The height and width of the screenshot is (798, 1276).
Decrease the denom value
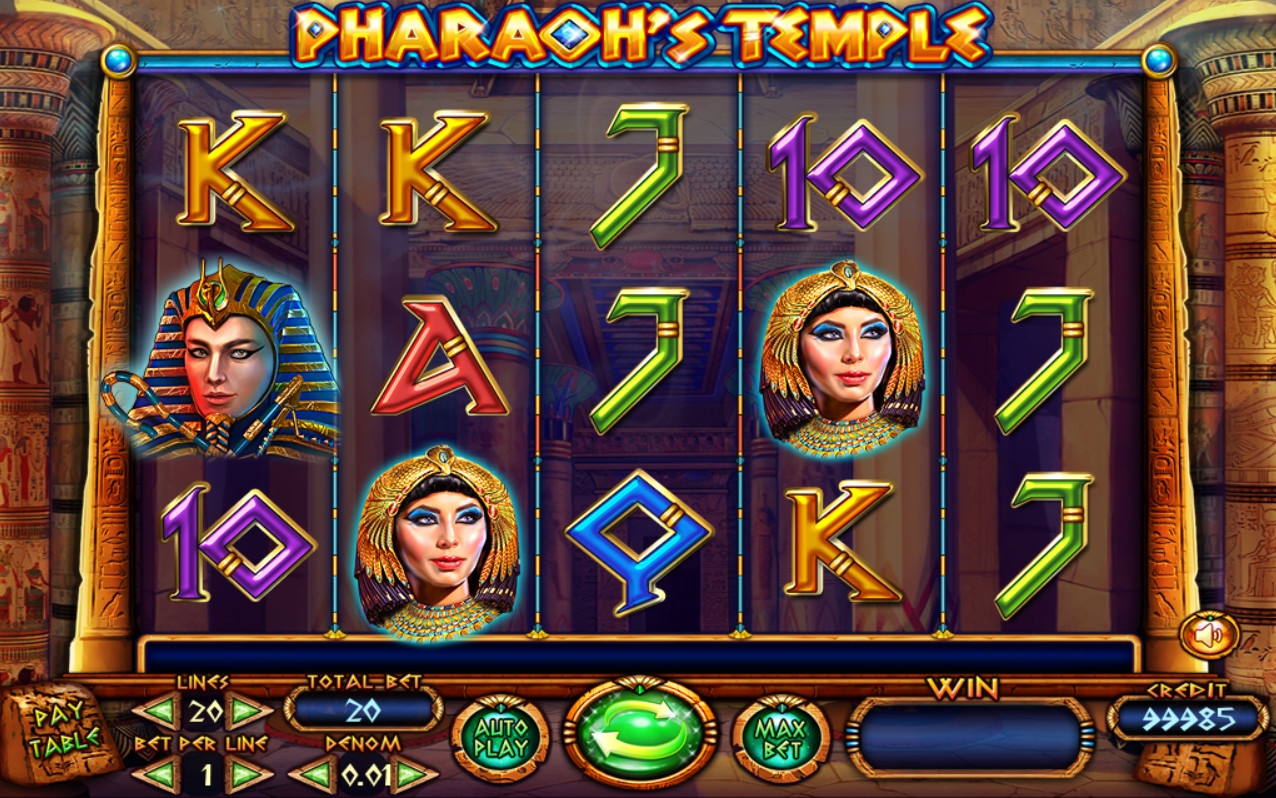point(315,774)
